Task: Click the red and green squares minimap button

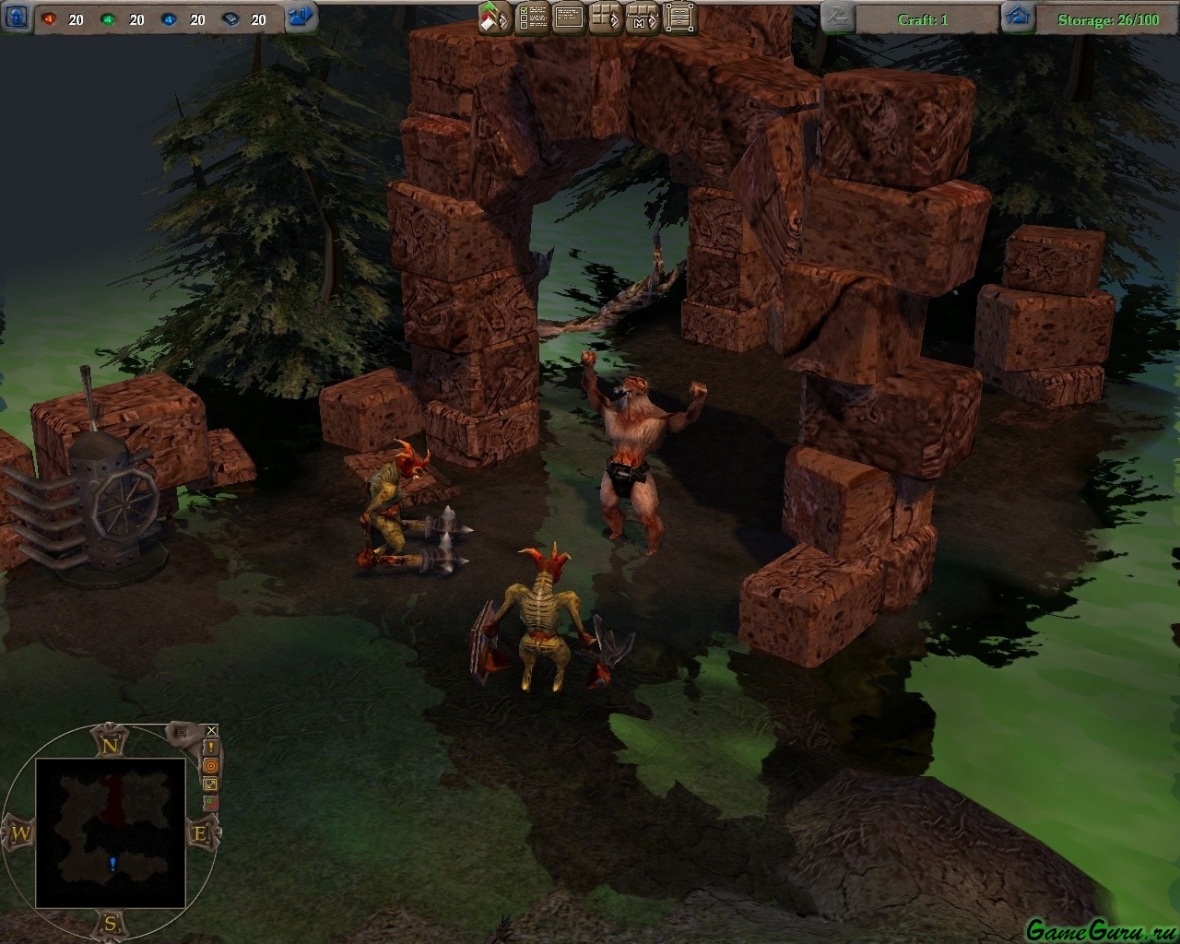Action: click(211, 802)
